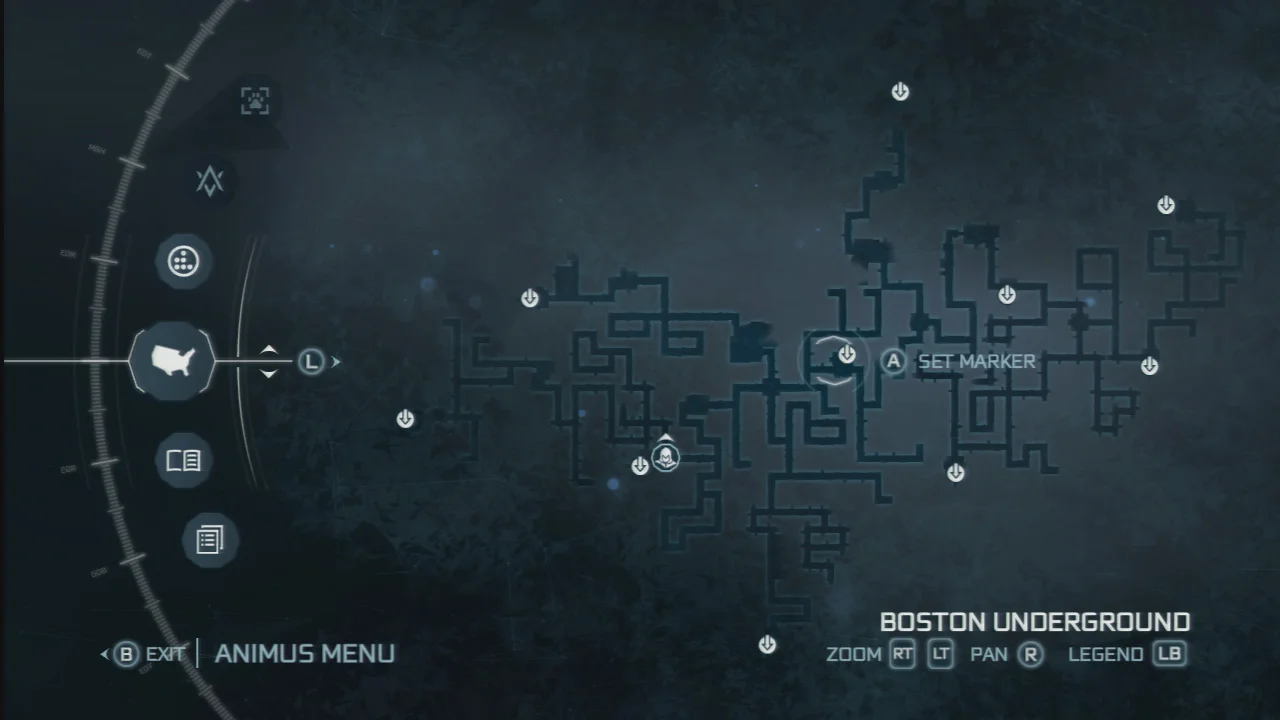This screenshot has height=720, width=1280.
Task: Select the stacked documents icon in the sidebar
Action: pyautogui.click(x=209, y=539)
